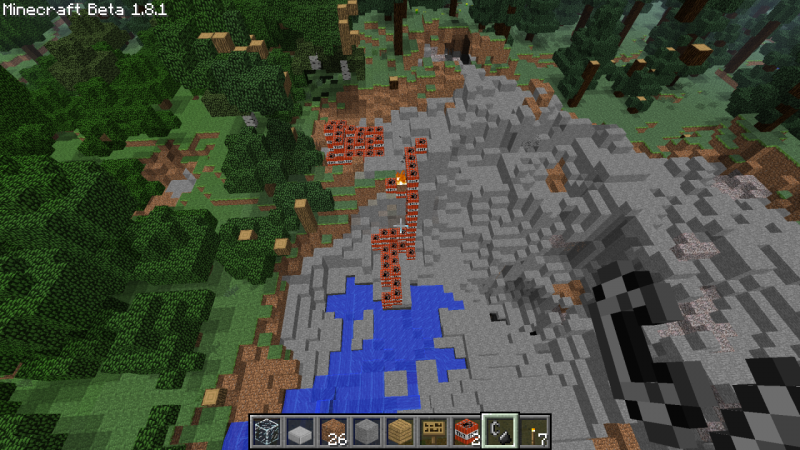Switch to the torch stack slot

pyautogui.click(x=534, y=431)
